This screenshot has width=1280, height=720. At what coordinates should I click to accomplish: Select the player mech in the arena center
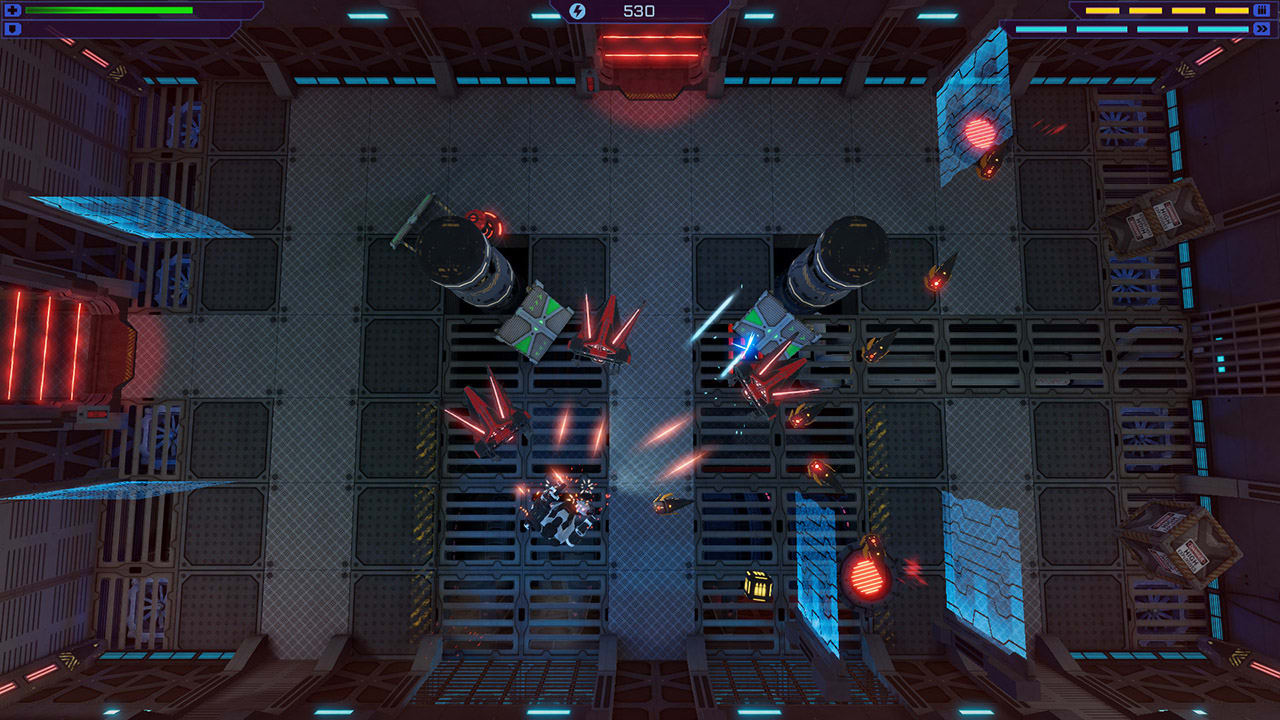pos(558,515)
